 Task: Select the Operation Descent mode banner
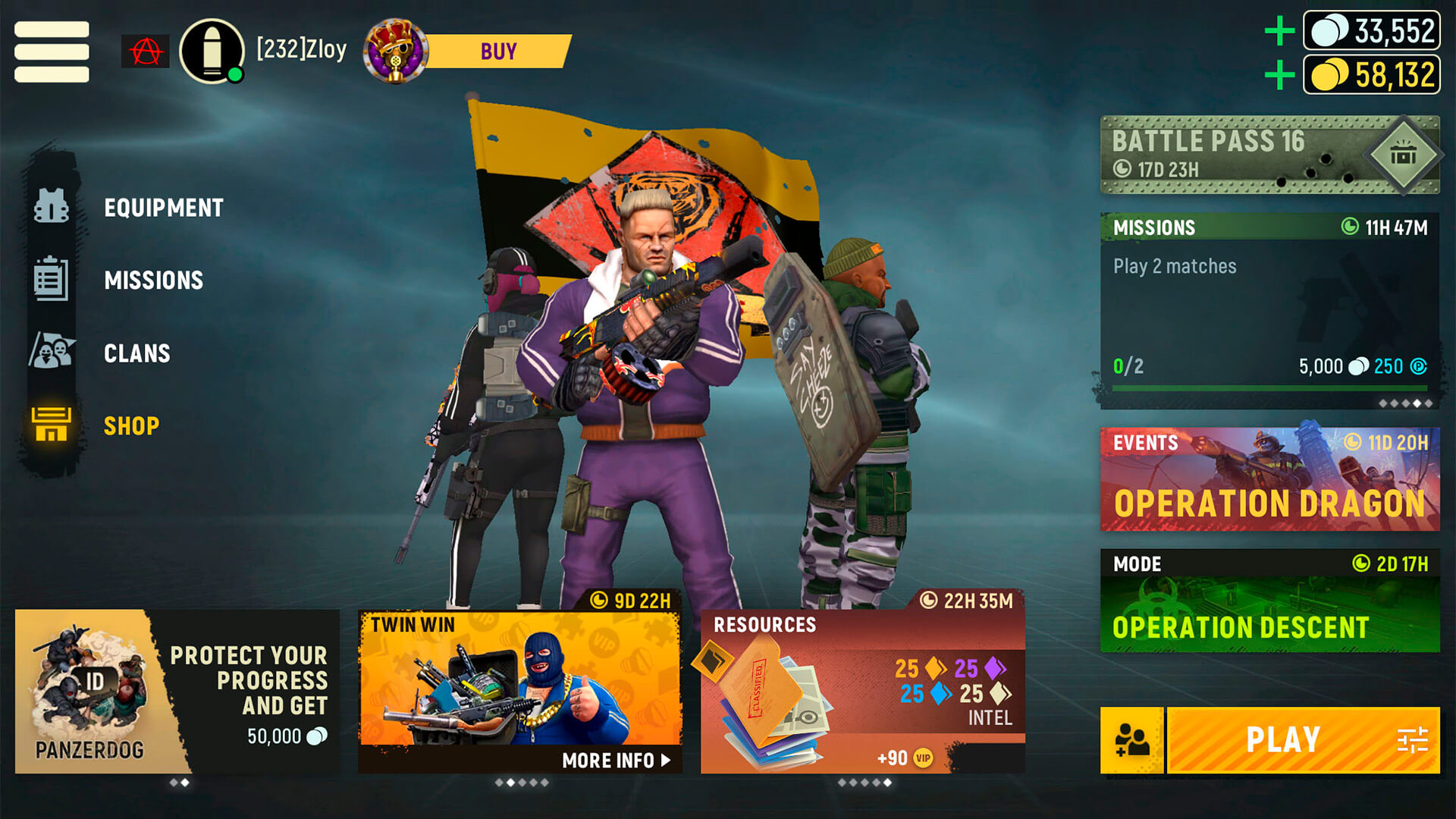[1269, 601]
